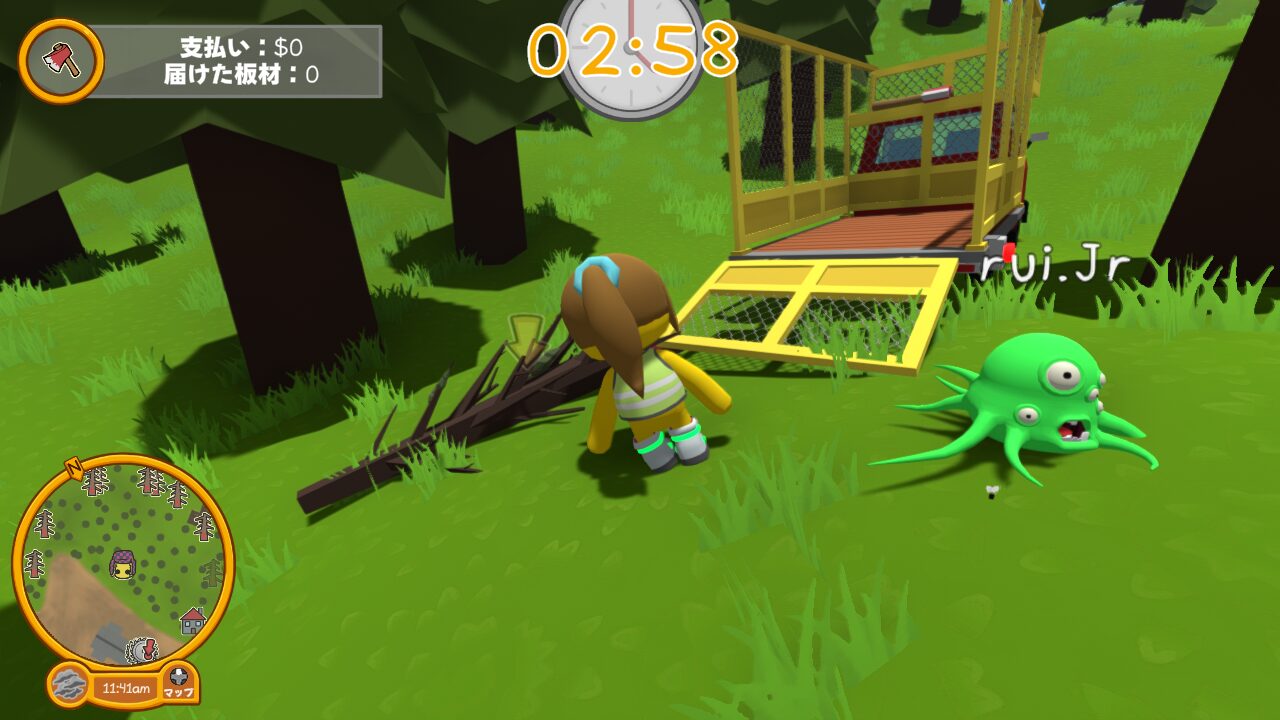Click the north compass marker on the minimap
The width and height of the screenshot is (1280, 720).
click(73, 467)
